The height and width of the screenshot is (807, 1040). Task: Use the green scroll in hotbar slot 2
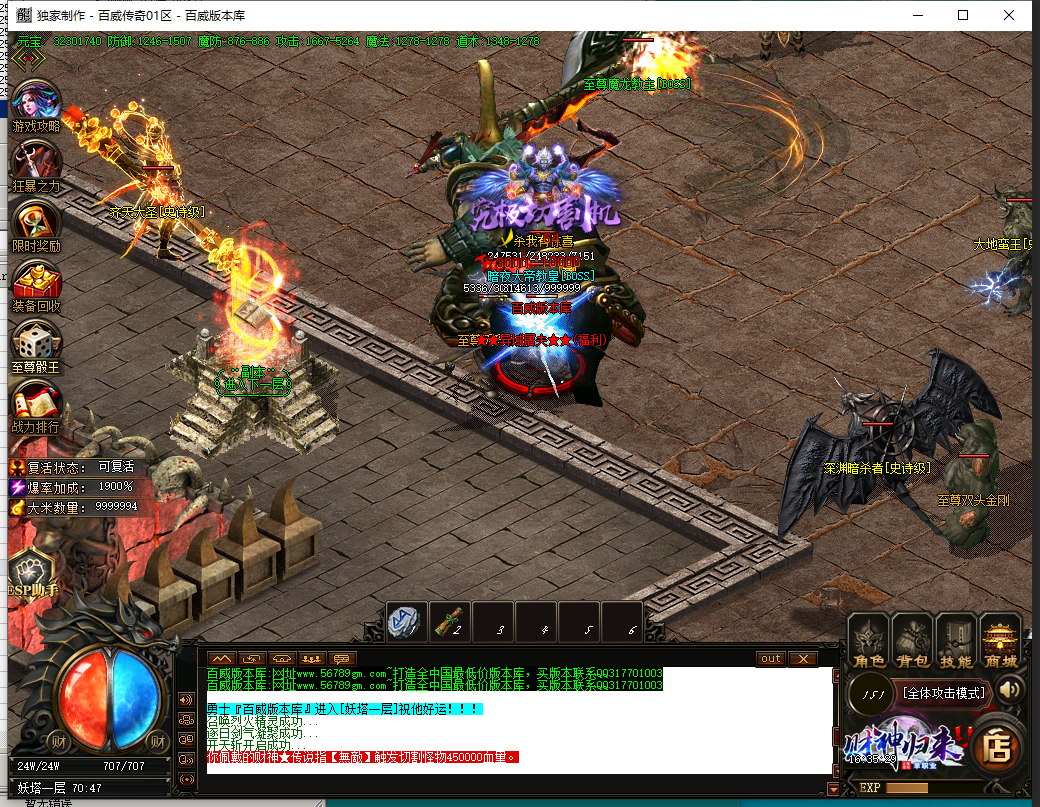click(451, 621)
